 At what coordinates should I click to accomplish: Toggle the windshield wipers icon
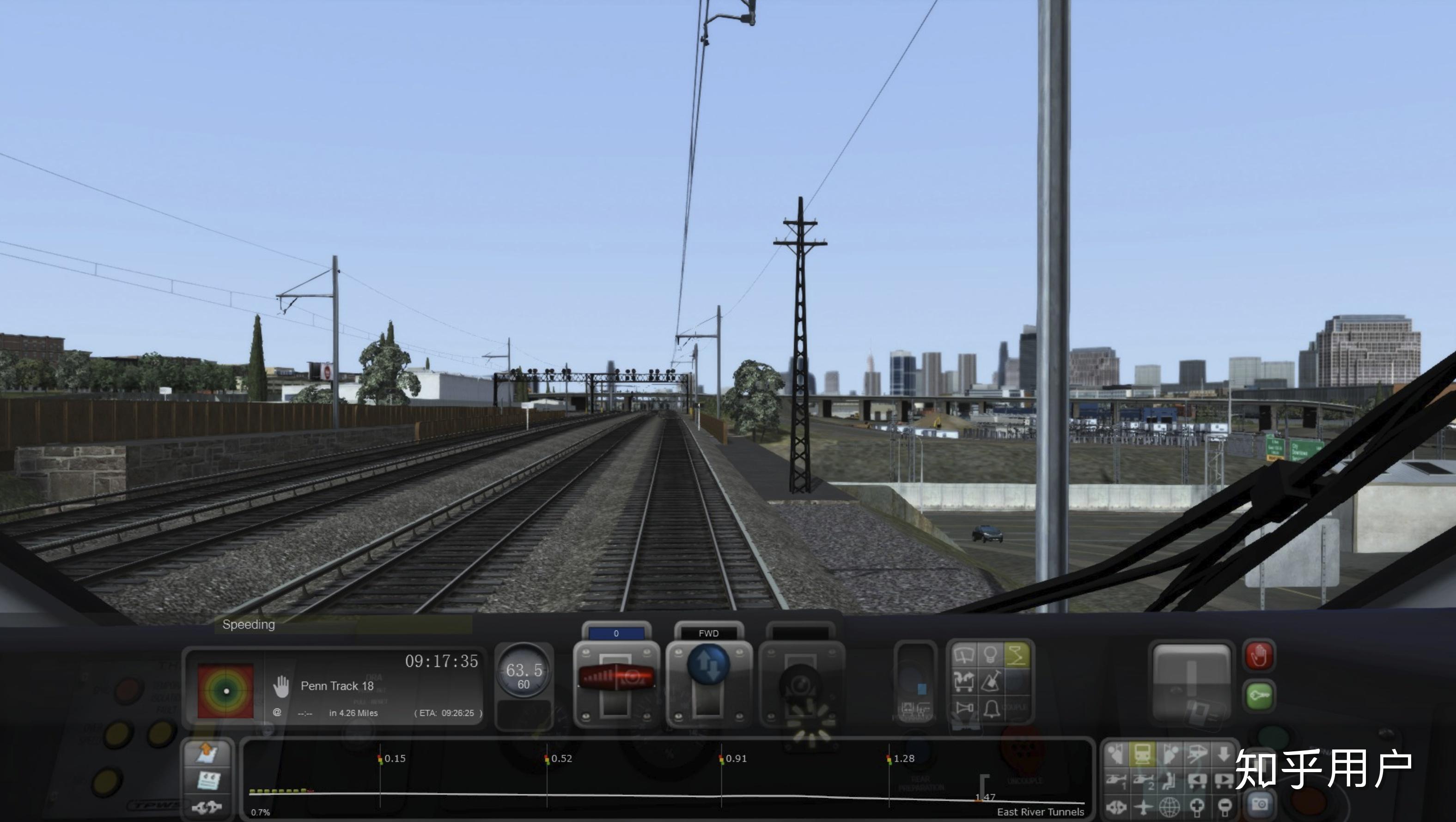click(964, 655)
